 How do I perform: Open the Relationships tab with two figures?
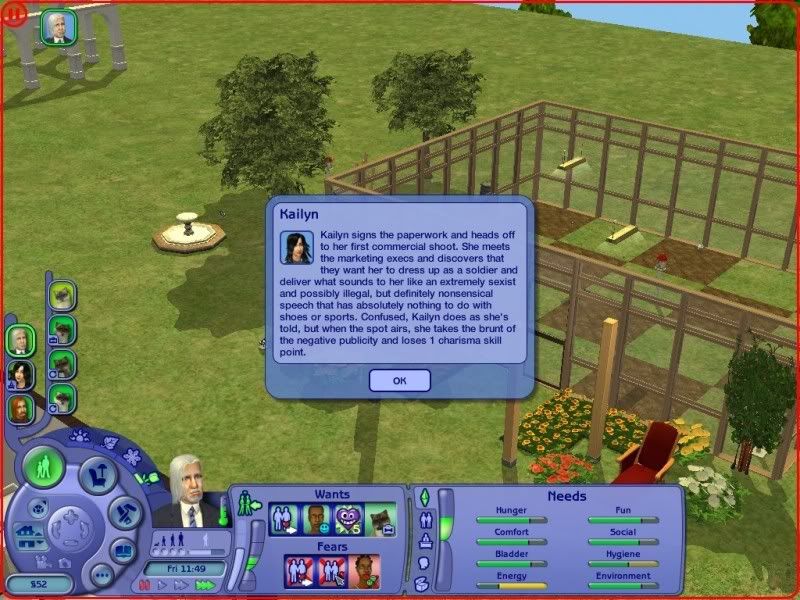click(x=423, y=519)
